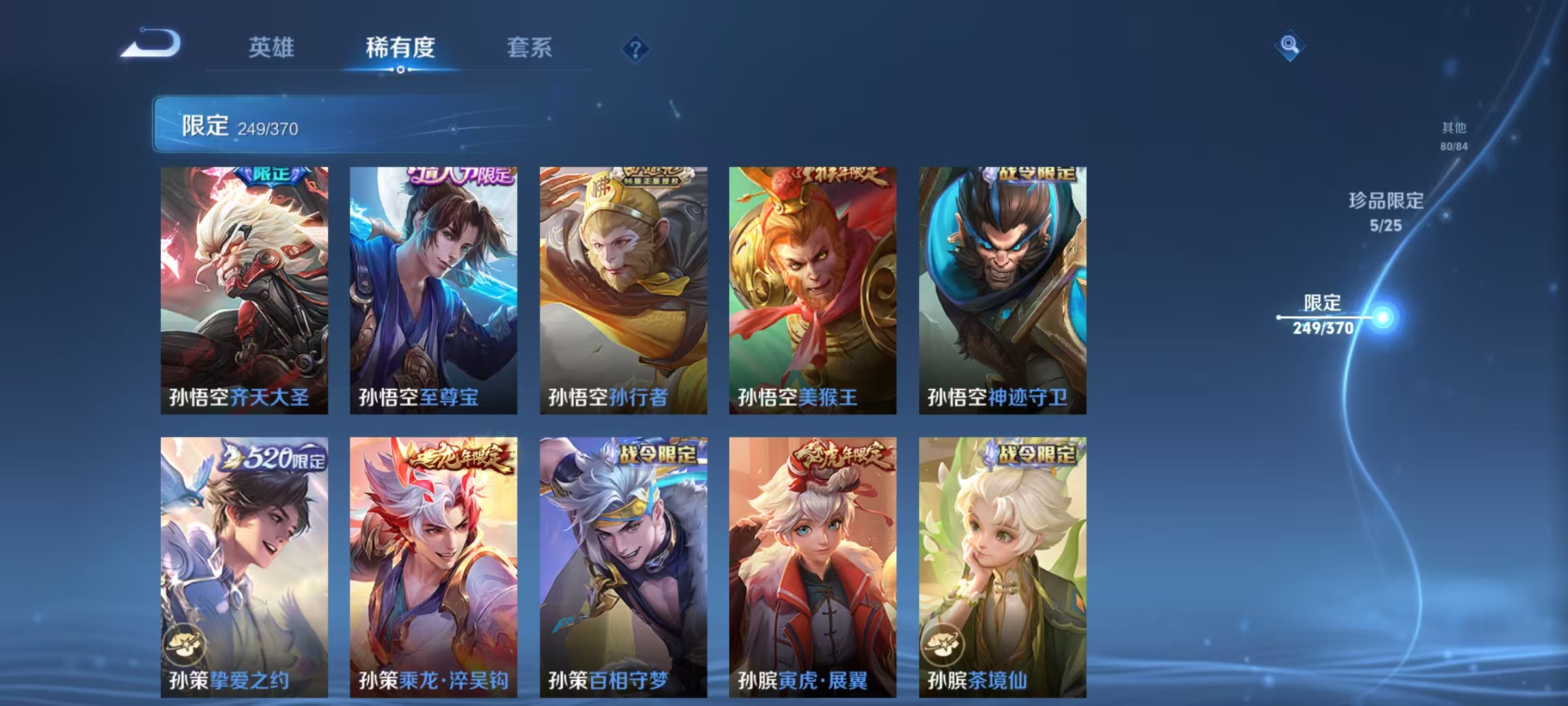
Task: Switch to the 套系 tab
Action: [x=530, y=48]
